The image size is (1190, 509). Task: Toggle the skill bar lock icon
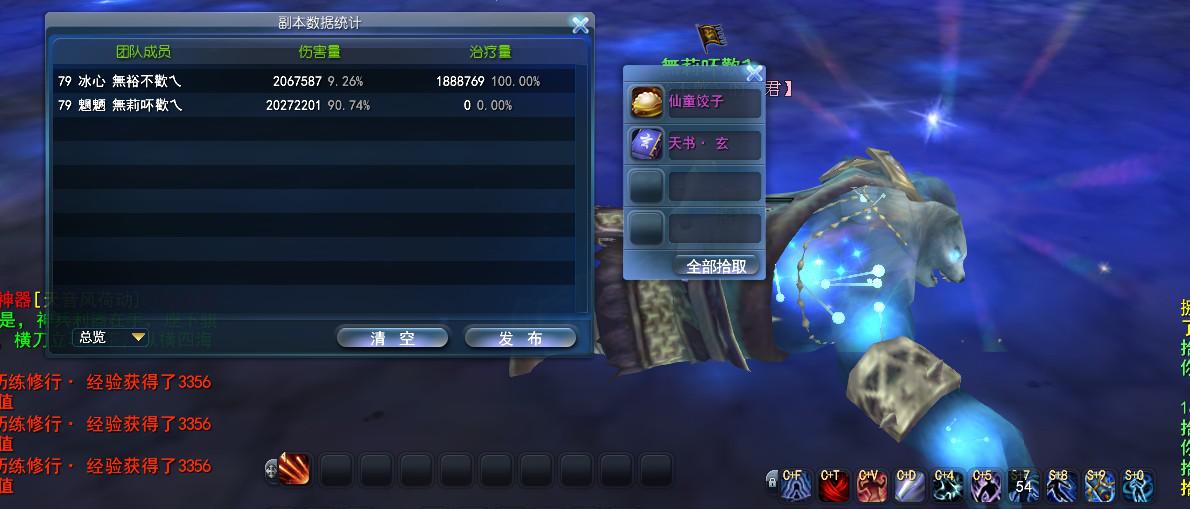[x=772, y=481]
